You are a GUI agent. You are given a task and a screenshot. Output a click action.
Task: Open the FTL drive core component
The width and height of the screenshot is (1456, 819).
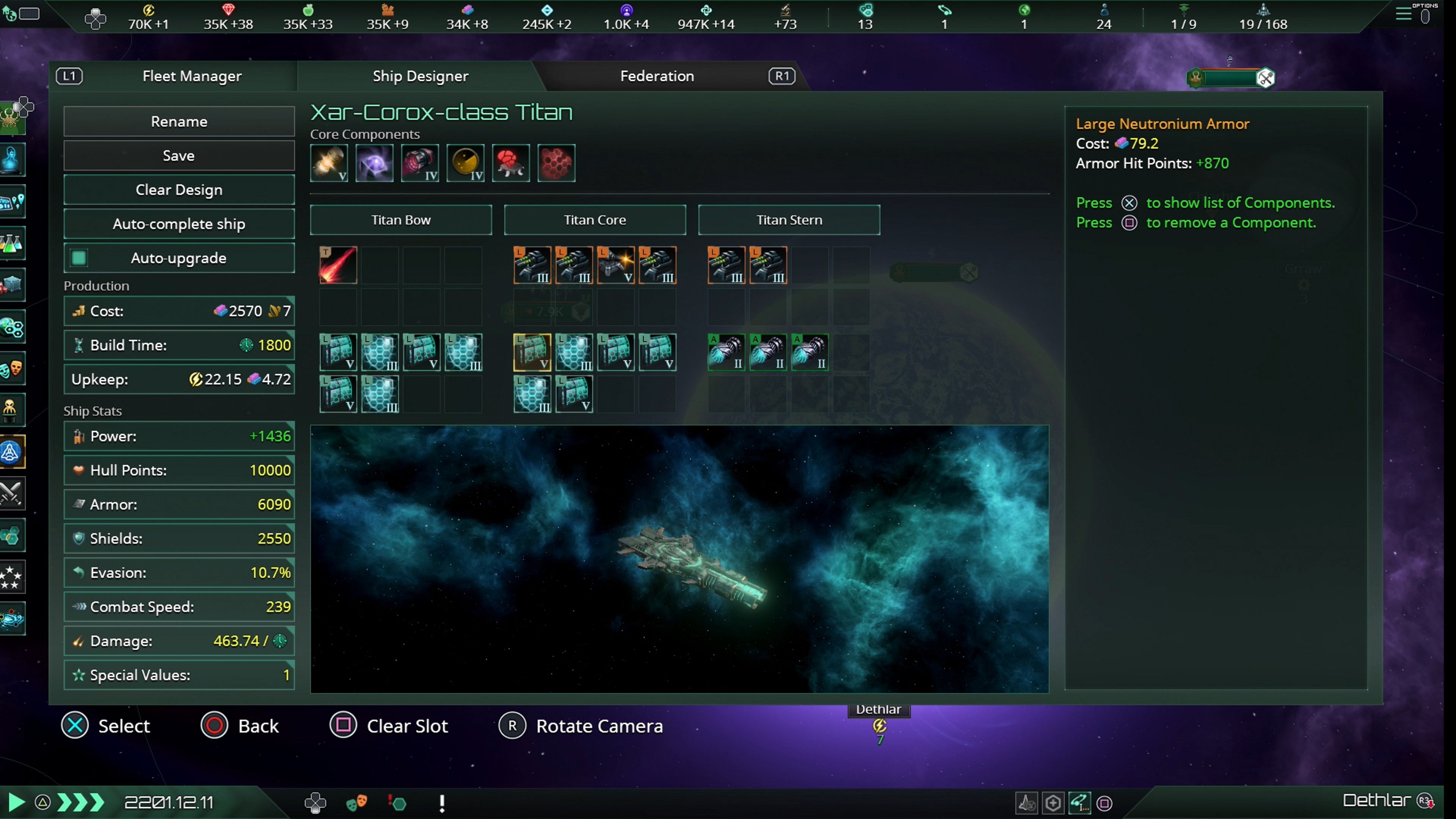pyautogui.click(x=375, y=163)
